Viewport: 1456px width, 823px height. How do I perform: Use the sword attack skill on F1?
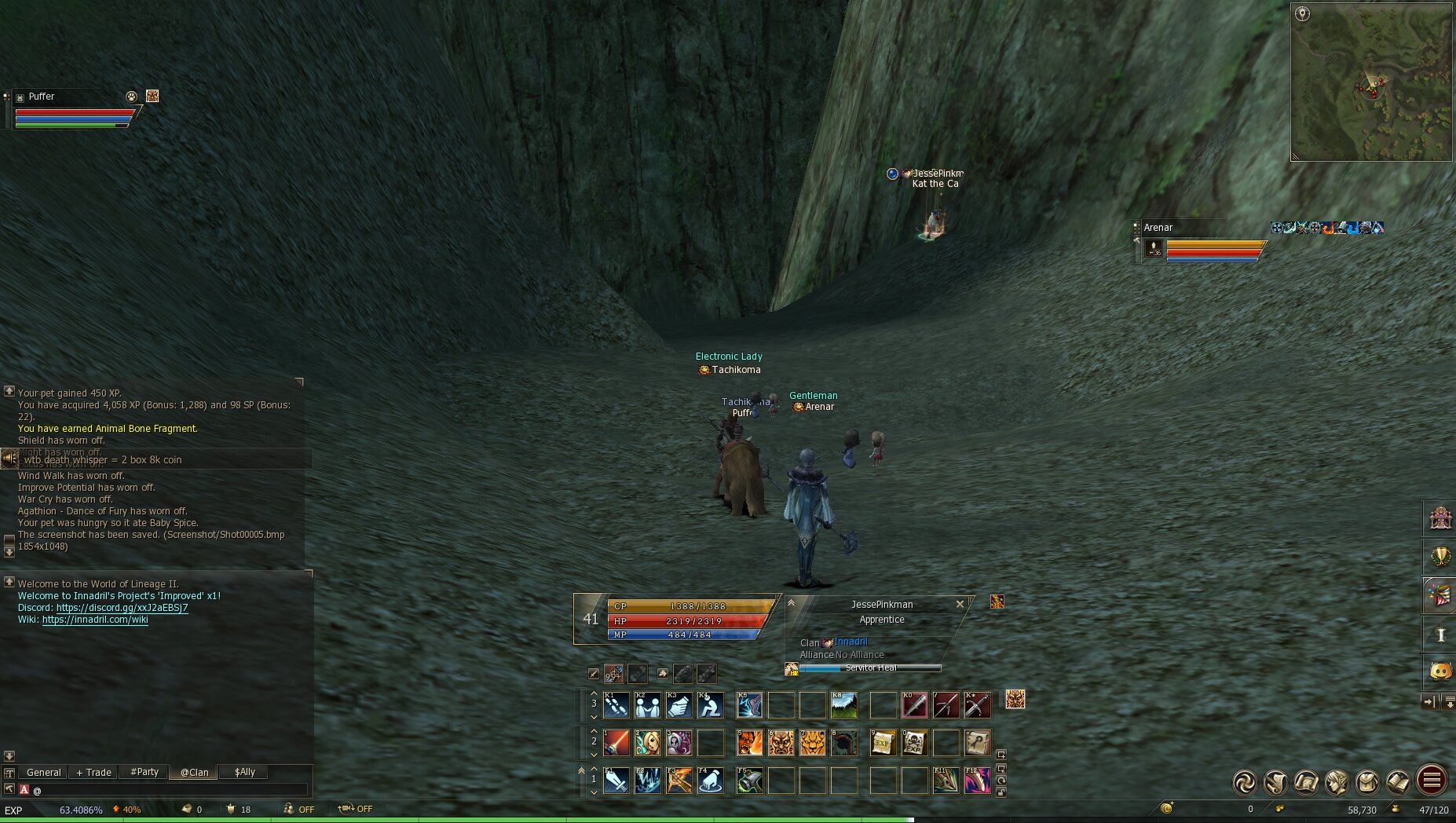coord(616,781)
